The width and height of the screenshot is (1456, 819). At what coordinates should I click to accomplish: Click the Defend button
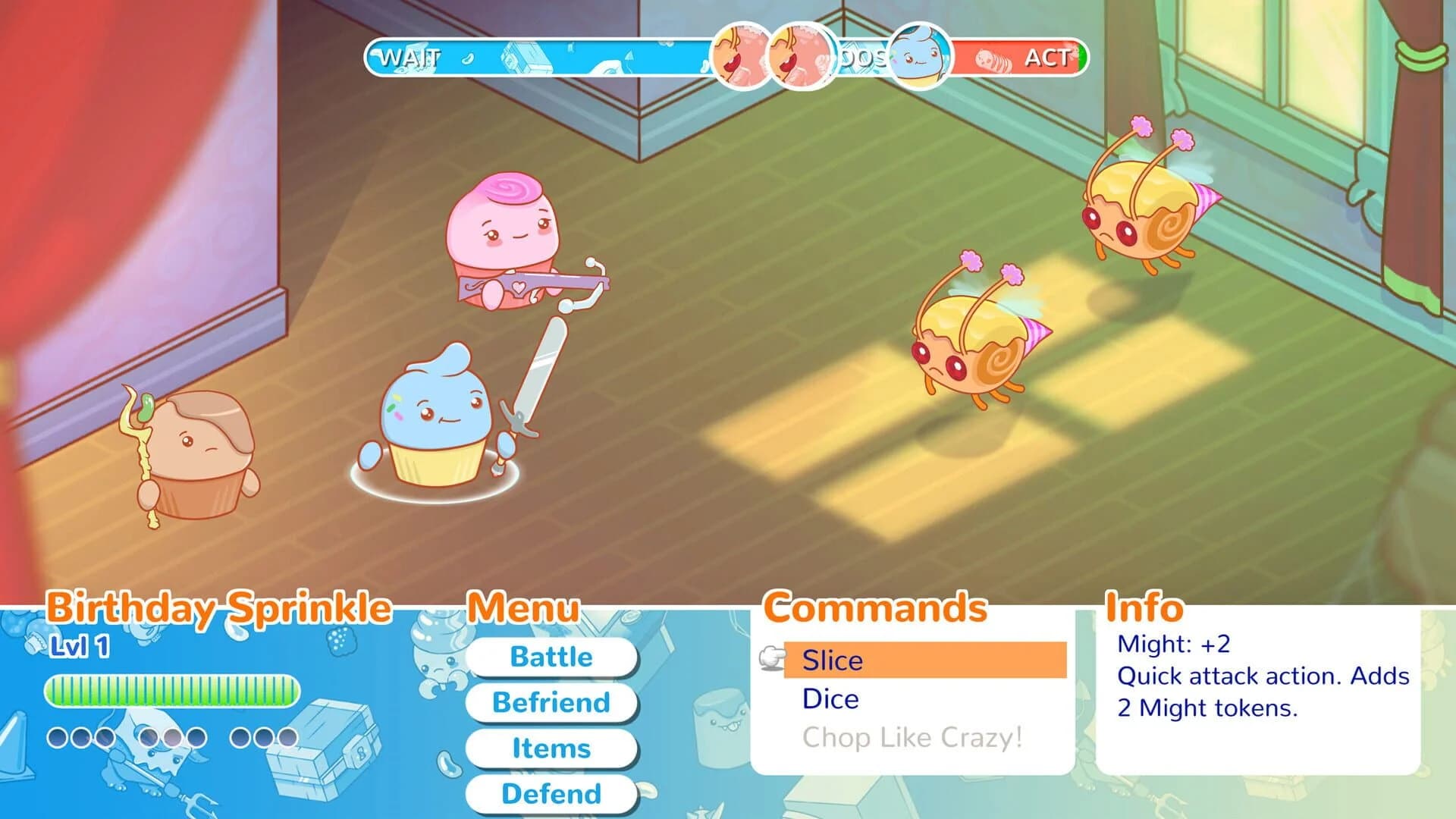[551, 794]
